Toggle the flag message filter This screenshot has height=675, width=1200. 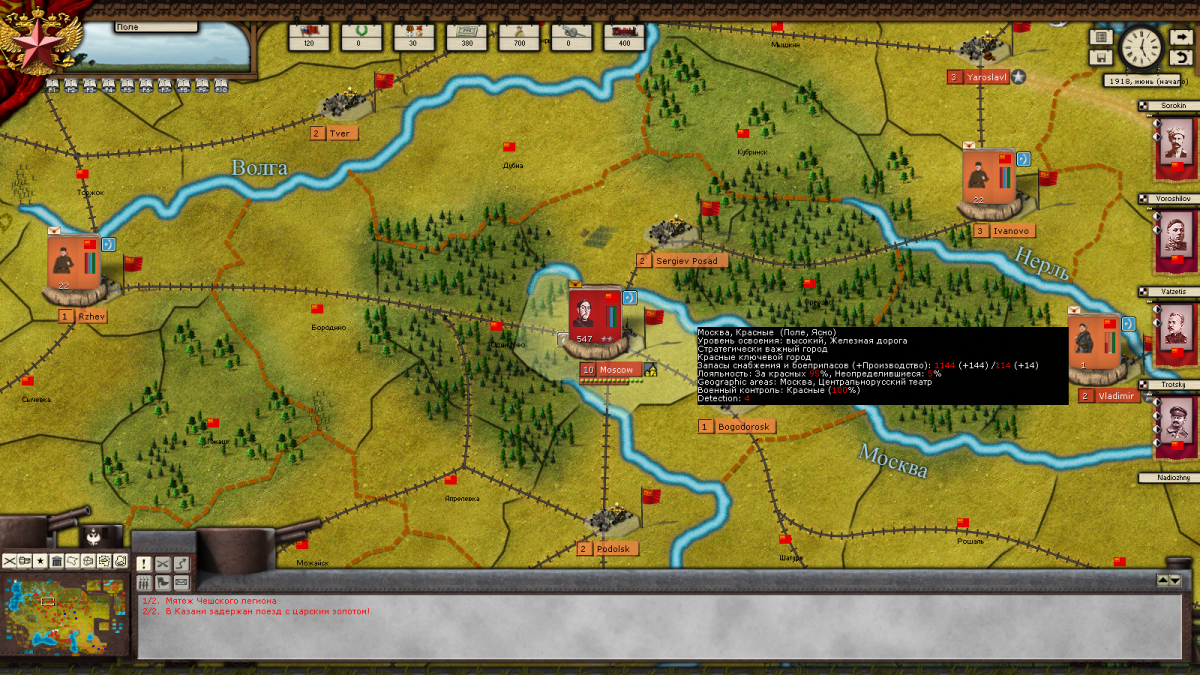[162, 583]
